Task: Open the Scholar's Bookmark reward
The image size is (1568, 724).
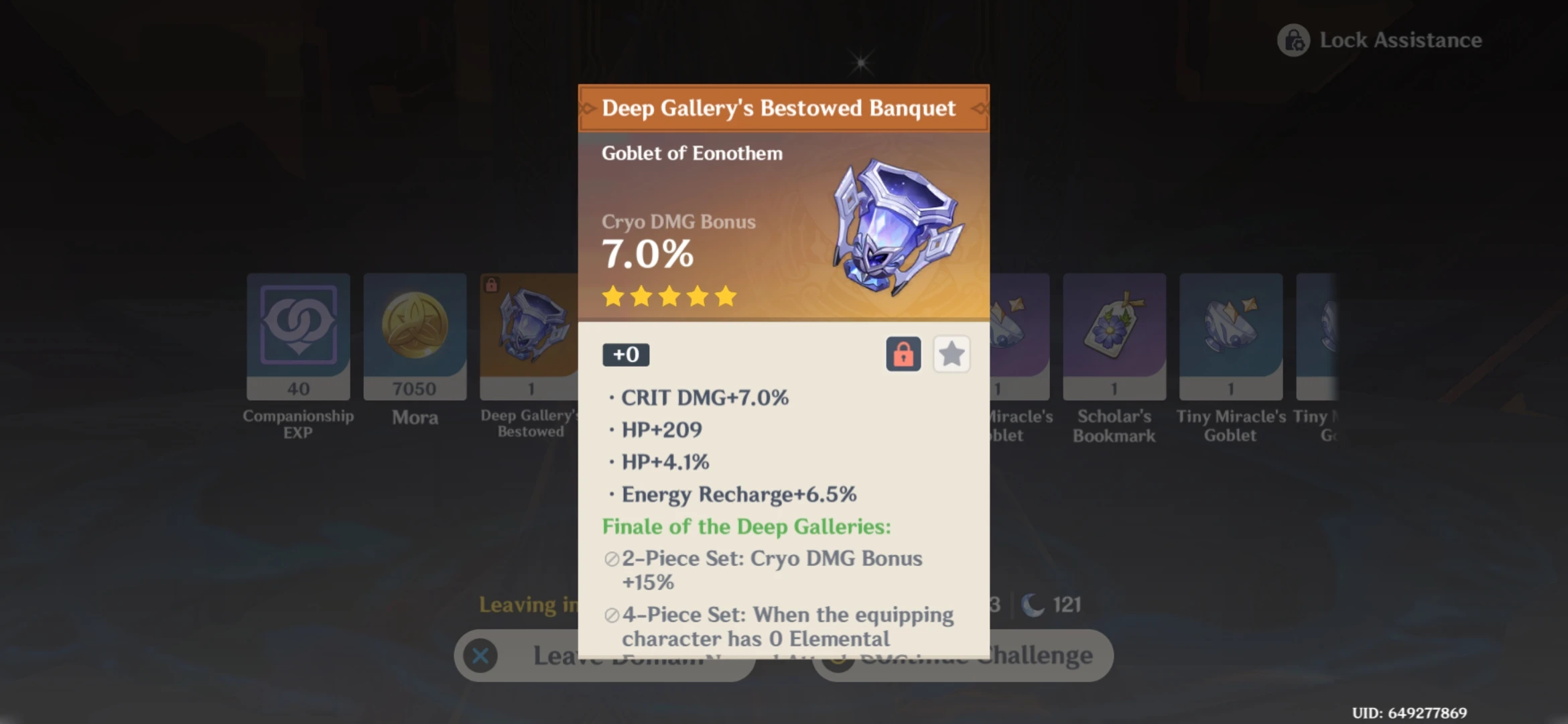Action: 1114,326
